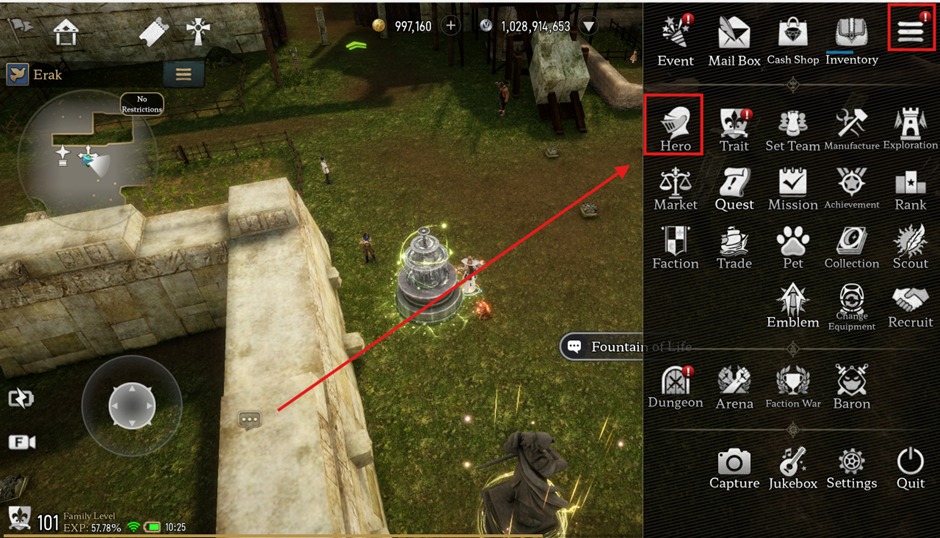Open the Jukebox

tap(793, 467)
